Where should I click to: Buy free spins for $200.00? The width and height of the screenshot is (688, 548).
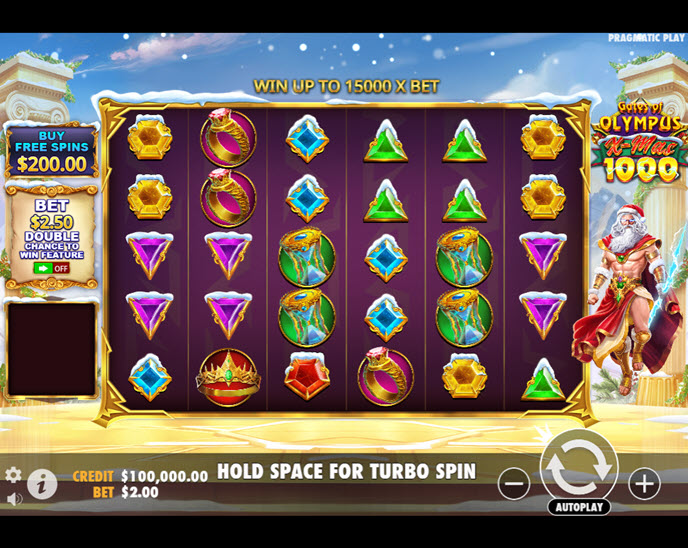coord(51,152)
